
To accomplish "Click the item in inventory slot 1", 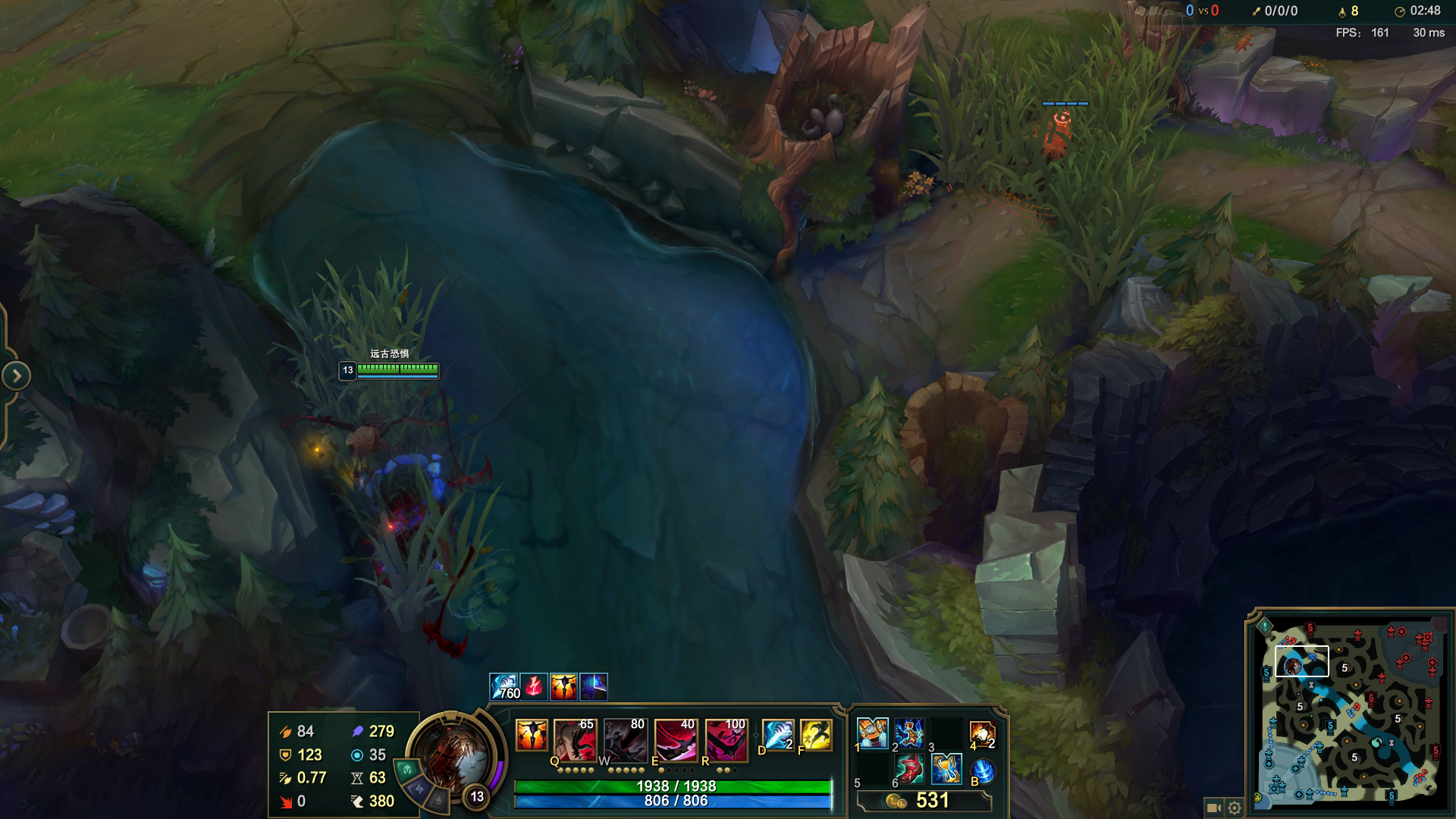I will click(872, 733).
